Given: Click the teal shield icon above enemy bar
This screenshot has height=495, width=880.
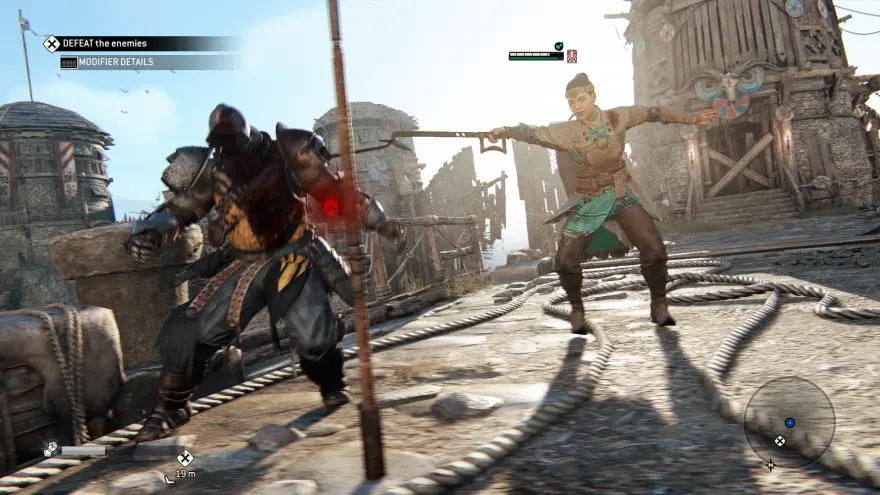Looking at the screenshot, I should (559, 46).
